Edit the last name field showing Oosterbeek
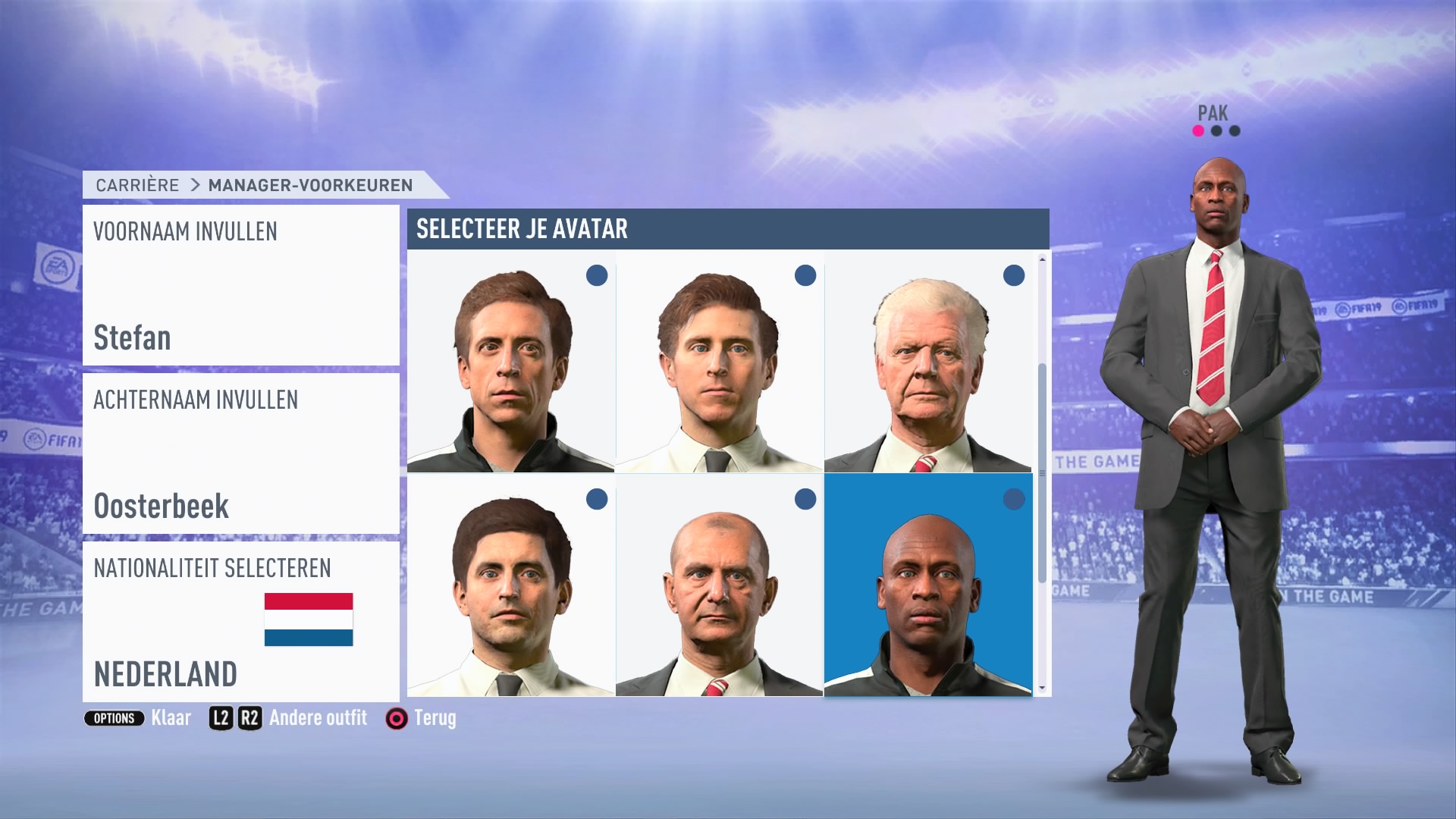 coord(240,453)
